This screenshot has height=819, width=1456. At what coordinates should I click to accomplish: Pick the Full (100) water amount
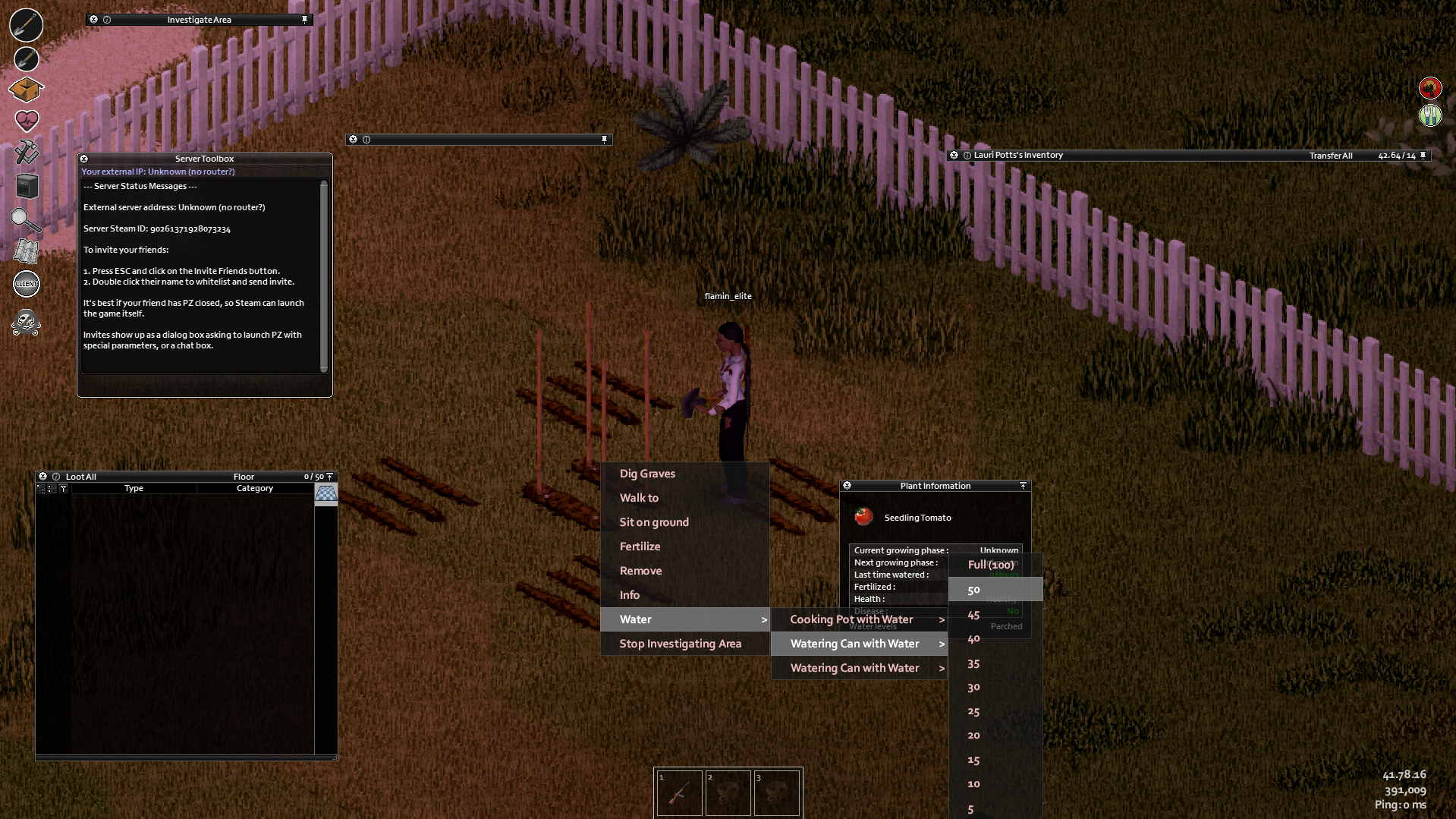pos(990,565)
